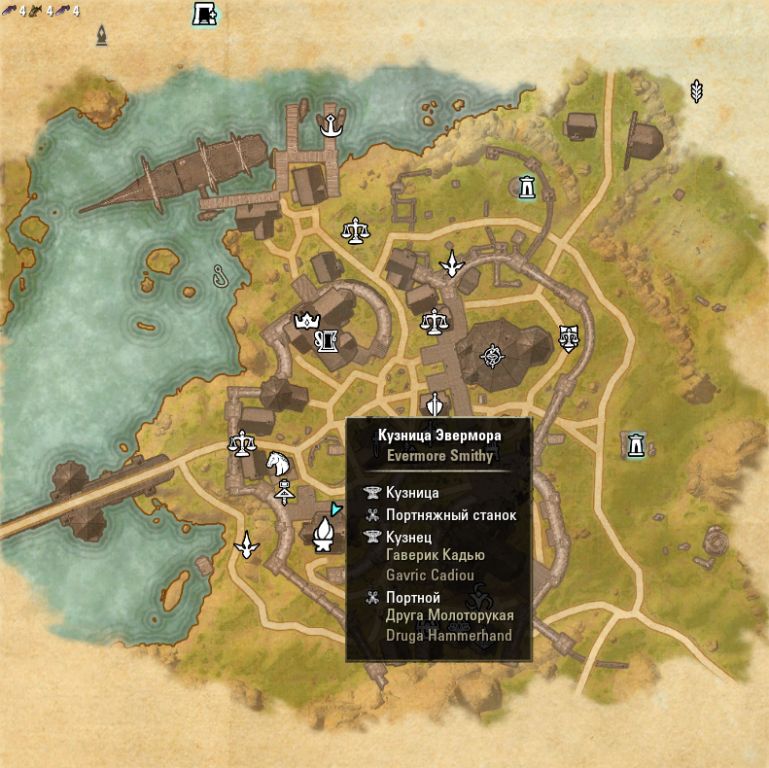Click the crown marker on the map
The image size is (769, 768).
coord(304,322)
